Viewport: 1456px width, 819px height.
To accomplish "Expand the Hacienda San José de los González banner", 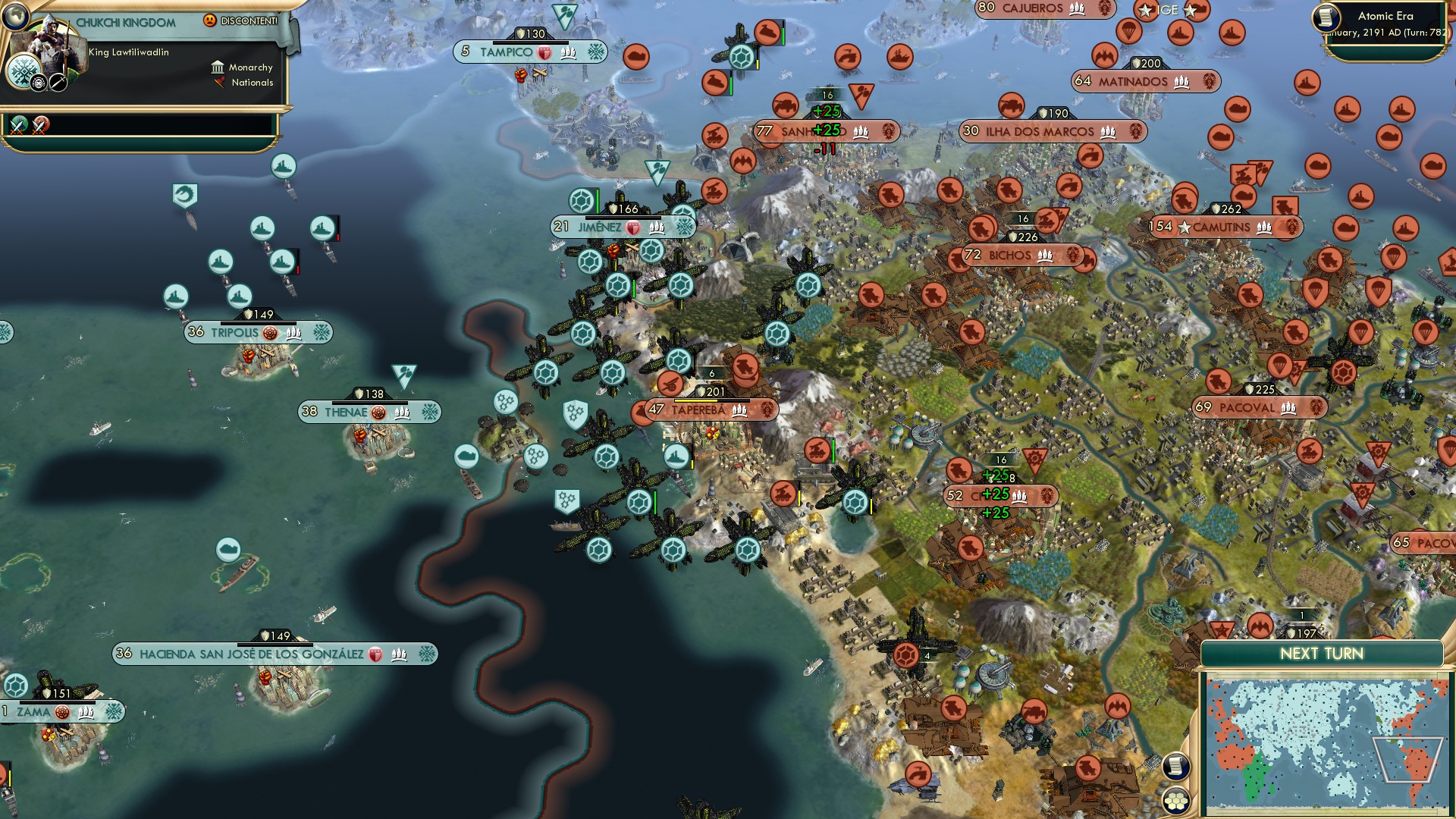I will [x=252, y=652].
